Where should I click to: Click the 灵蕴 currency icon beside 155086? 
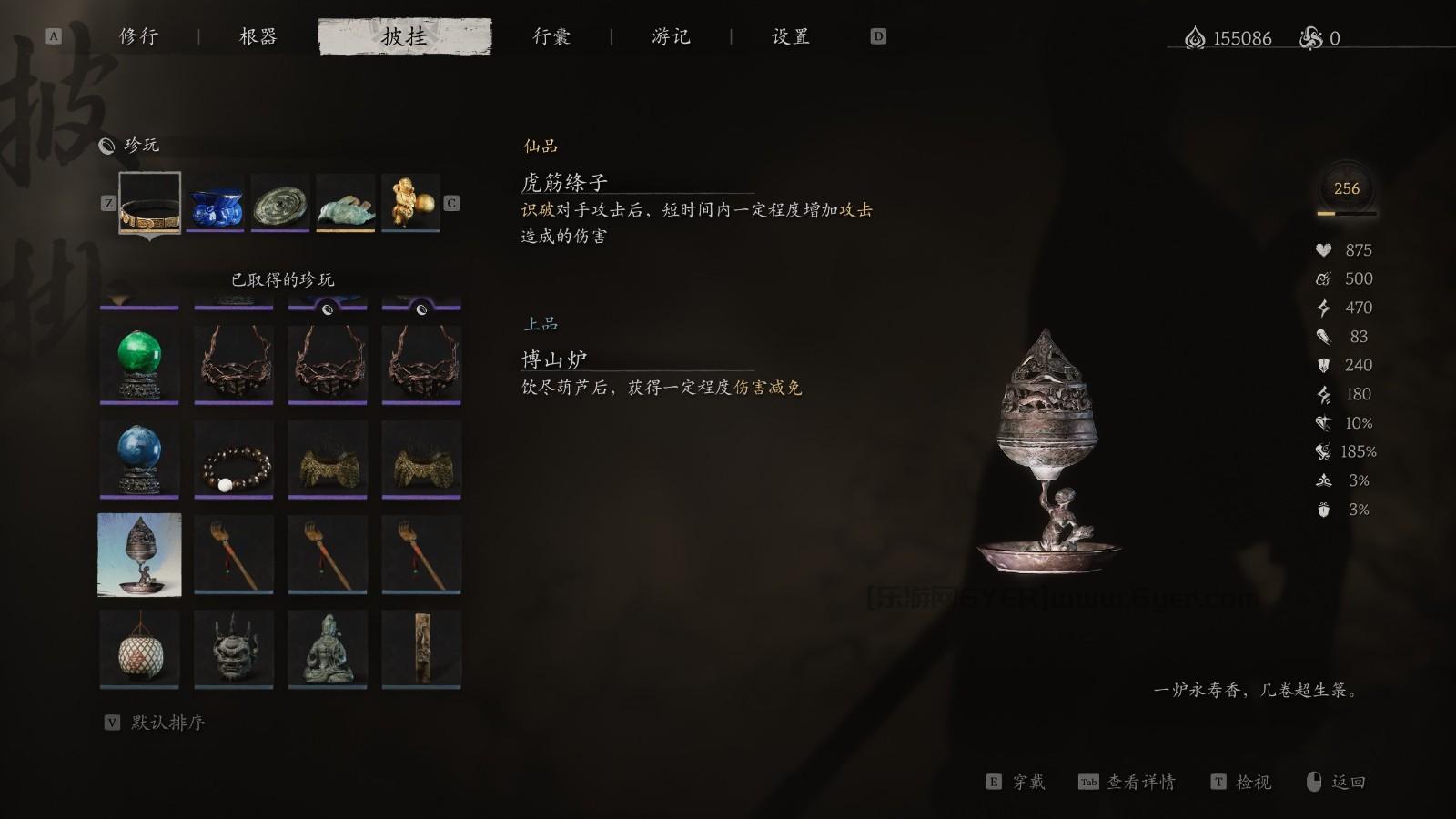click(x=1192, y=38)
